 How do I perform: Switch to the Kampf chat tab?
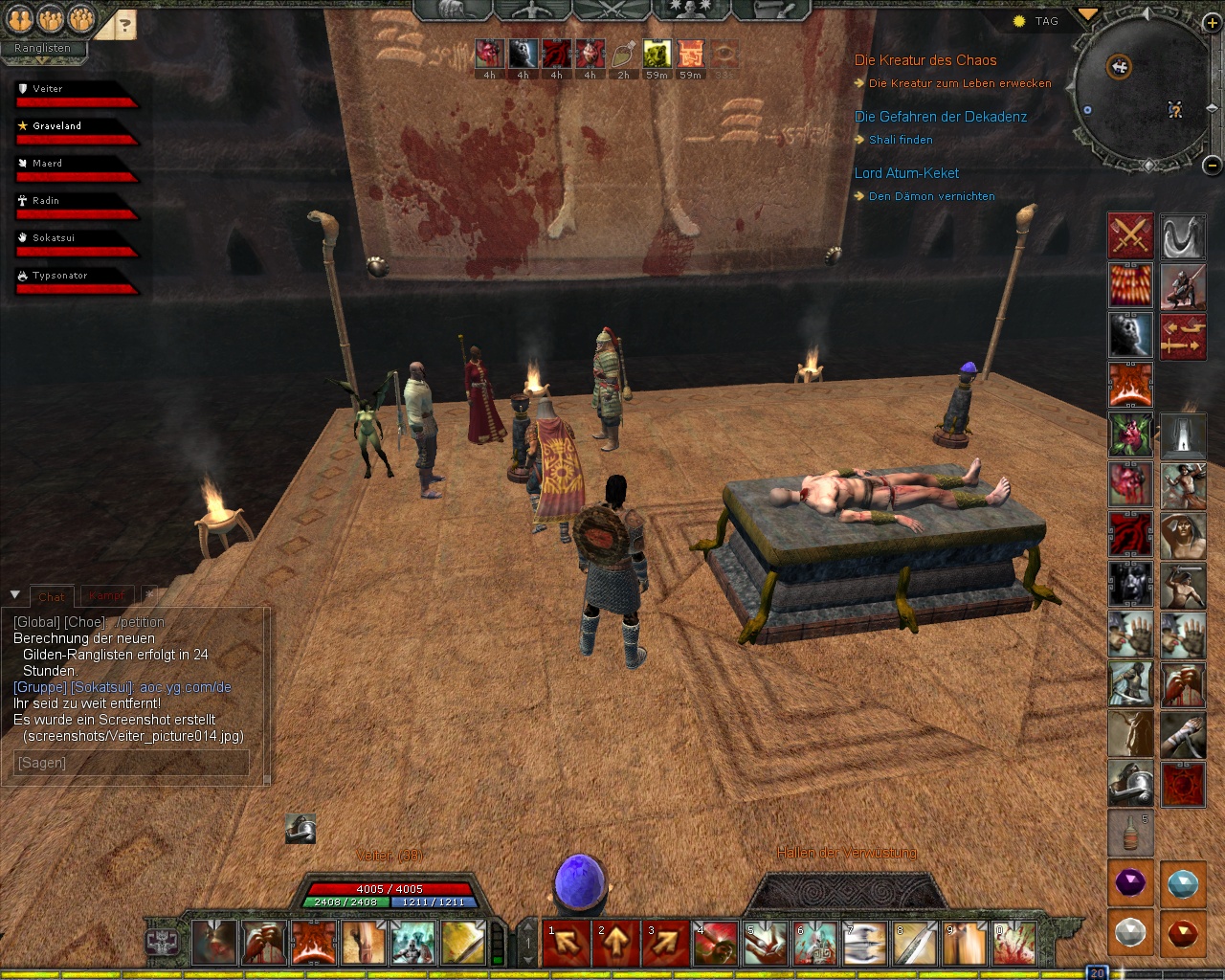click(x=107, y=596)
